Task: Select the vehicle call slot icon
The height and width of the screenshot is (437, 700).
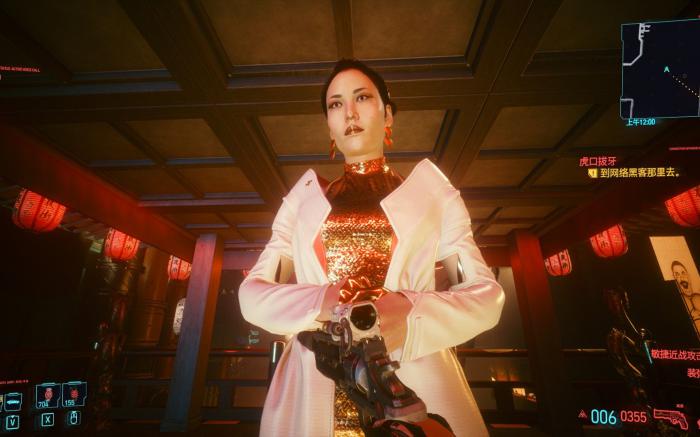Action: tap(12, 400)
